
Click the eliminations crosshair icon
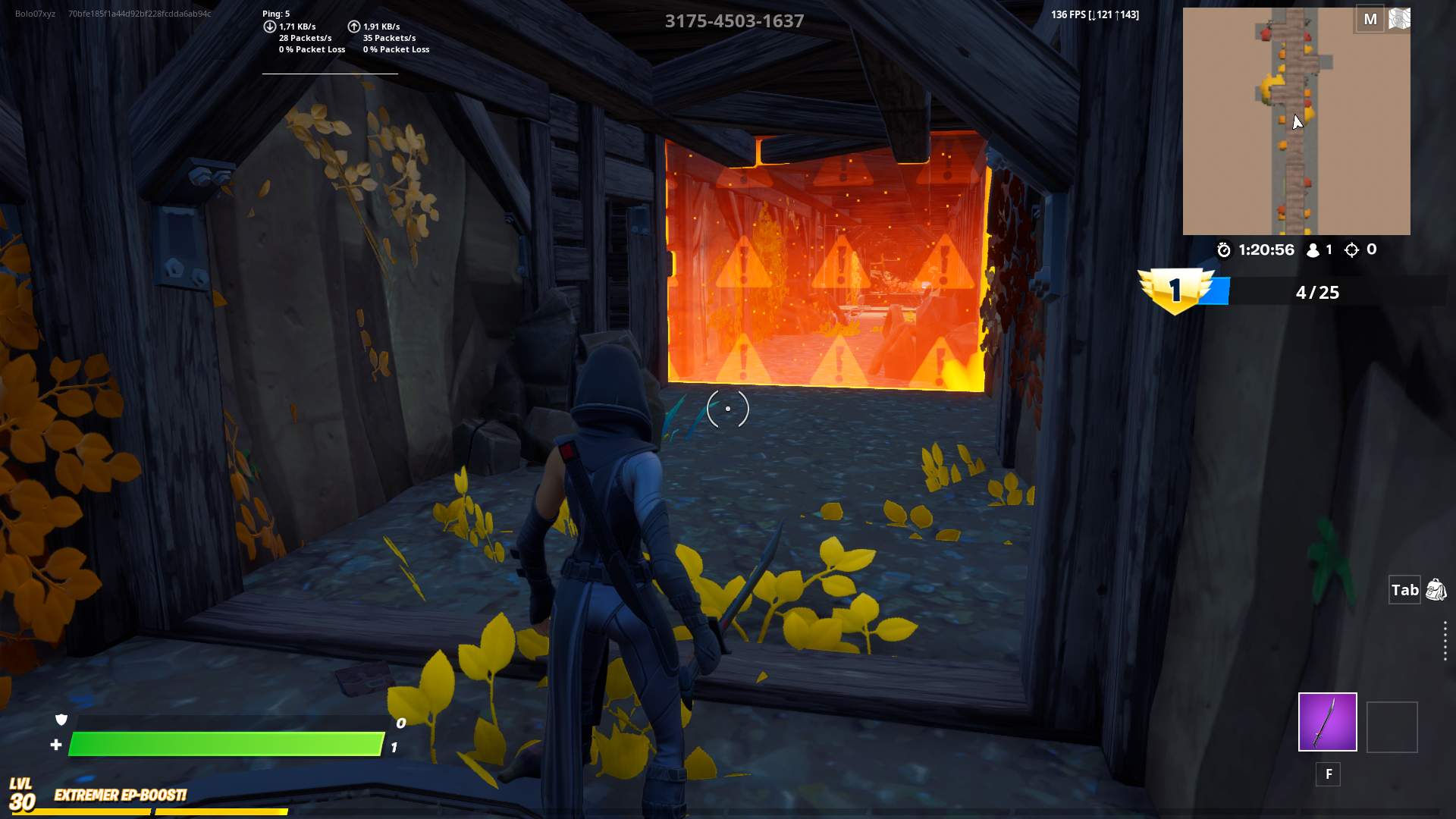(1354, 250)
